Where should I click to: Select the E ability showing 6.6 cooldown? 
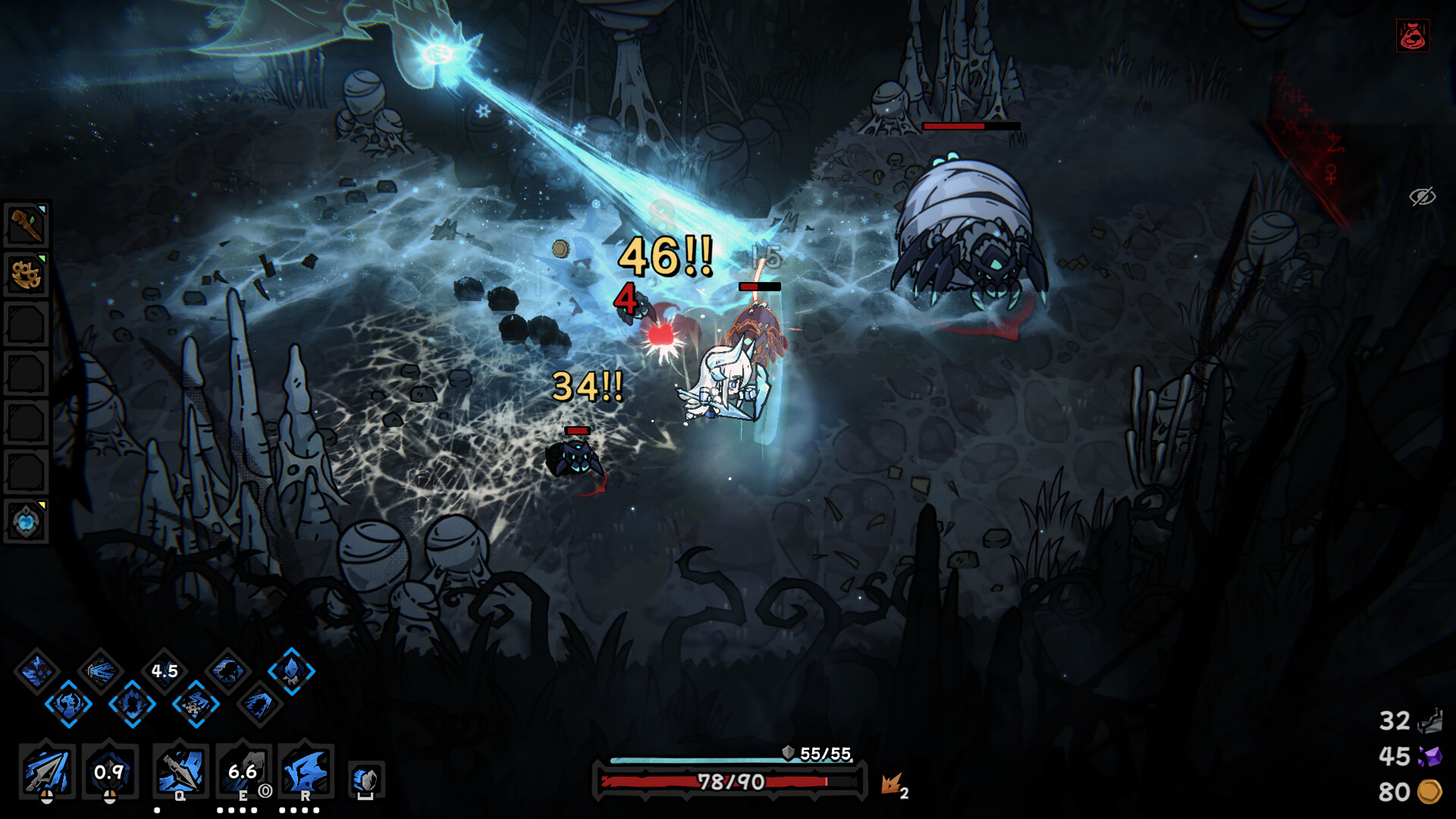(x=243, y=771)
